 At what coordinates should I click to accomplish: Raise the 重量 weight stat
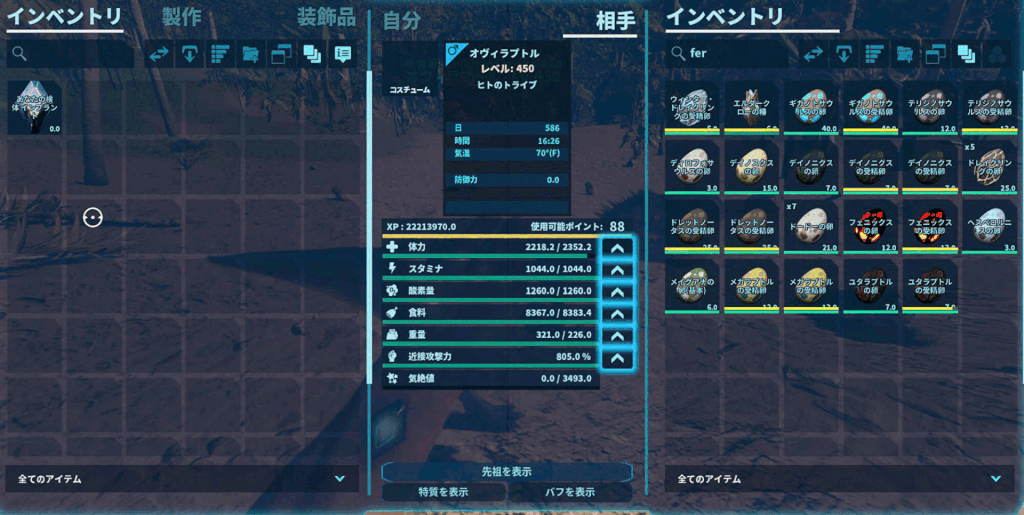[x=618, y=336]
